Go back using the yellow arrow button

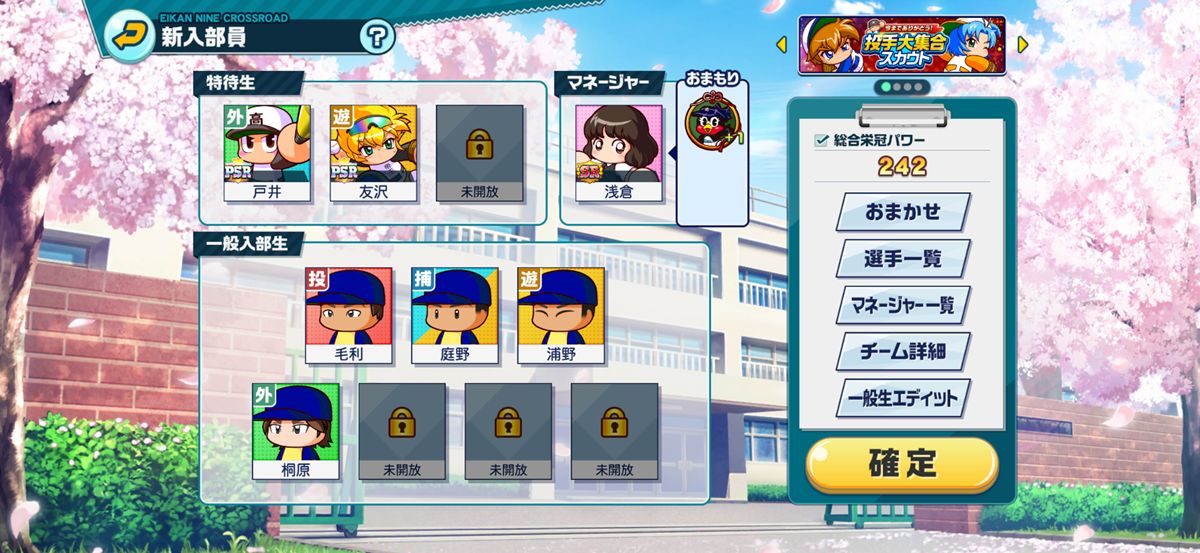(127, 38)
